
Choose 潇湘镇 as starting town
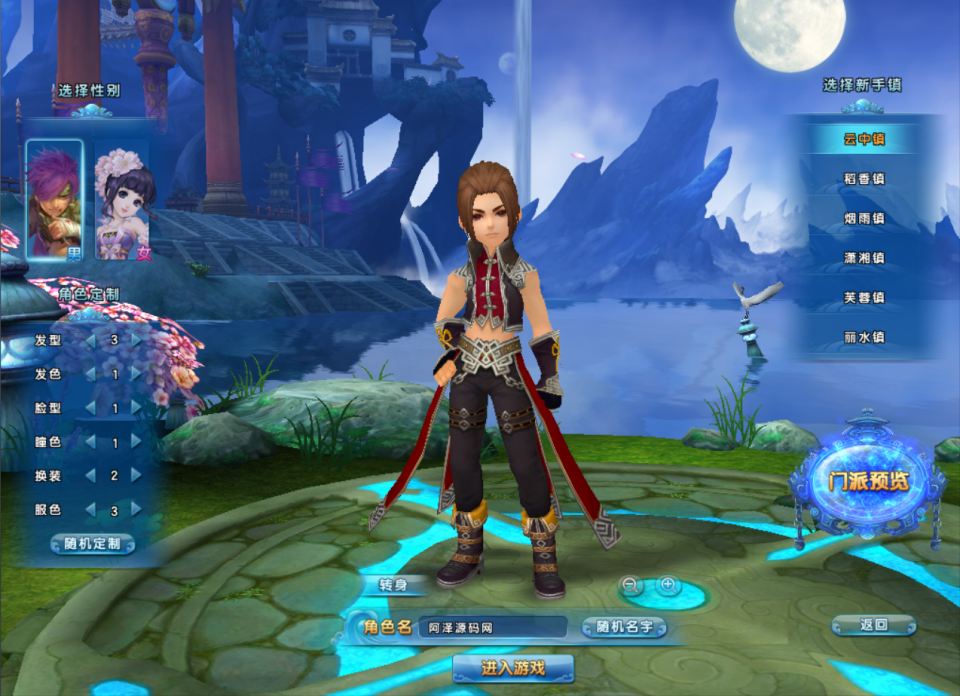pyautogui.click(x=864, y=258)
